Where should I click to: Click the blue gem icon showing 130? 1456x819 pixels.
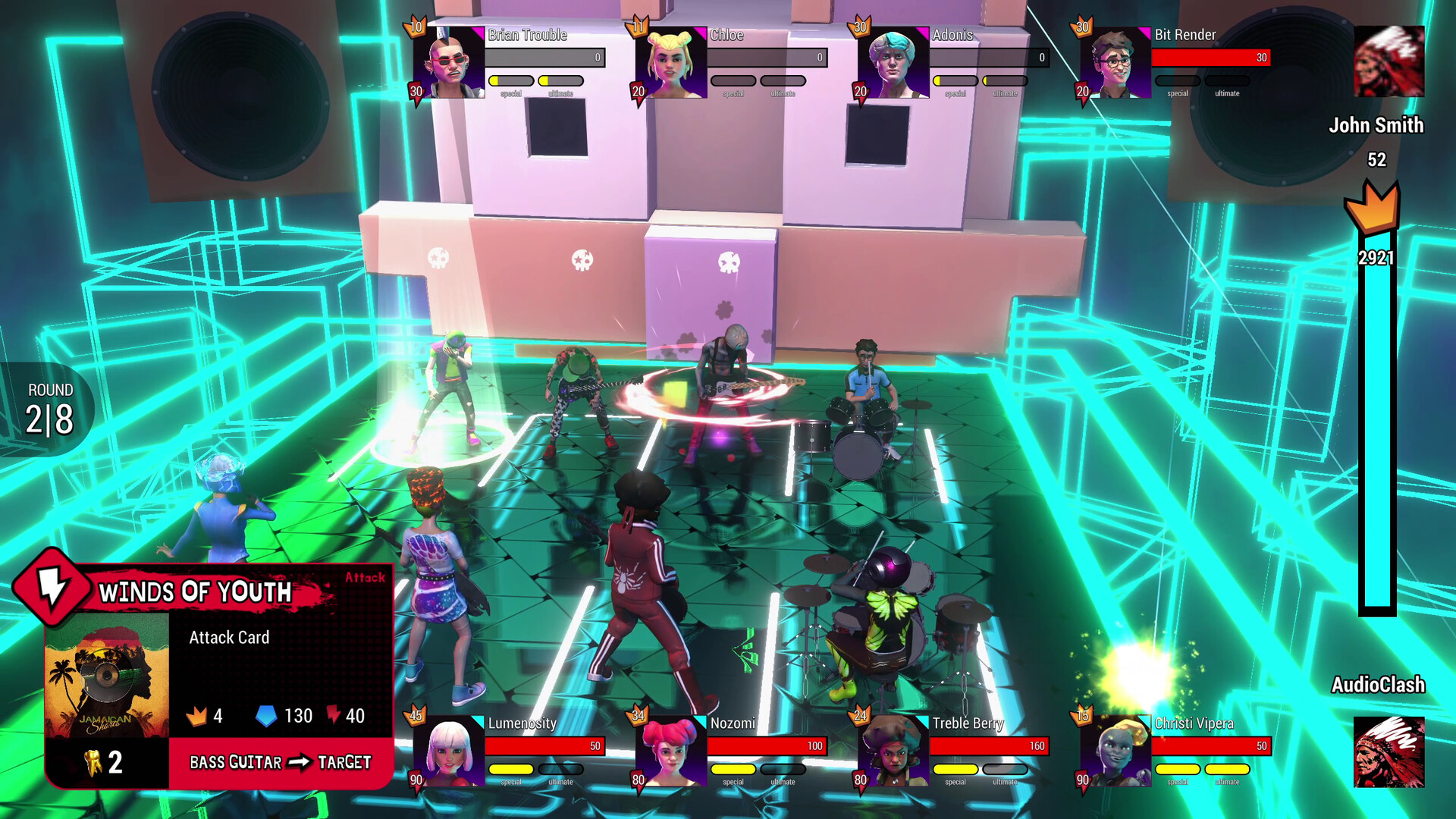pyautogui.click(x=268, y=716)
